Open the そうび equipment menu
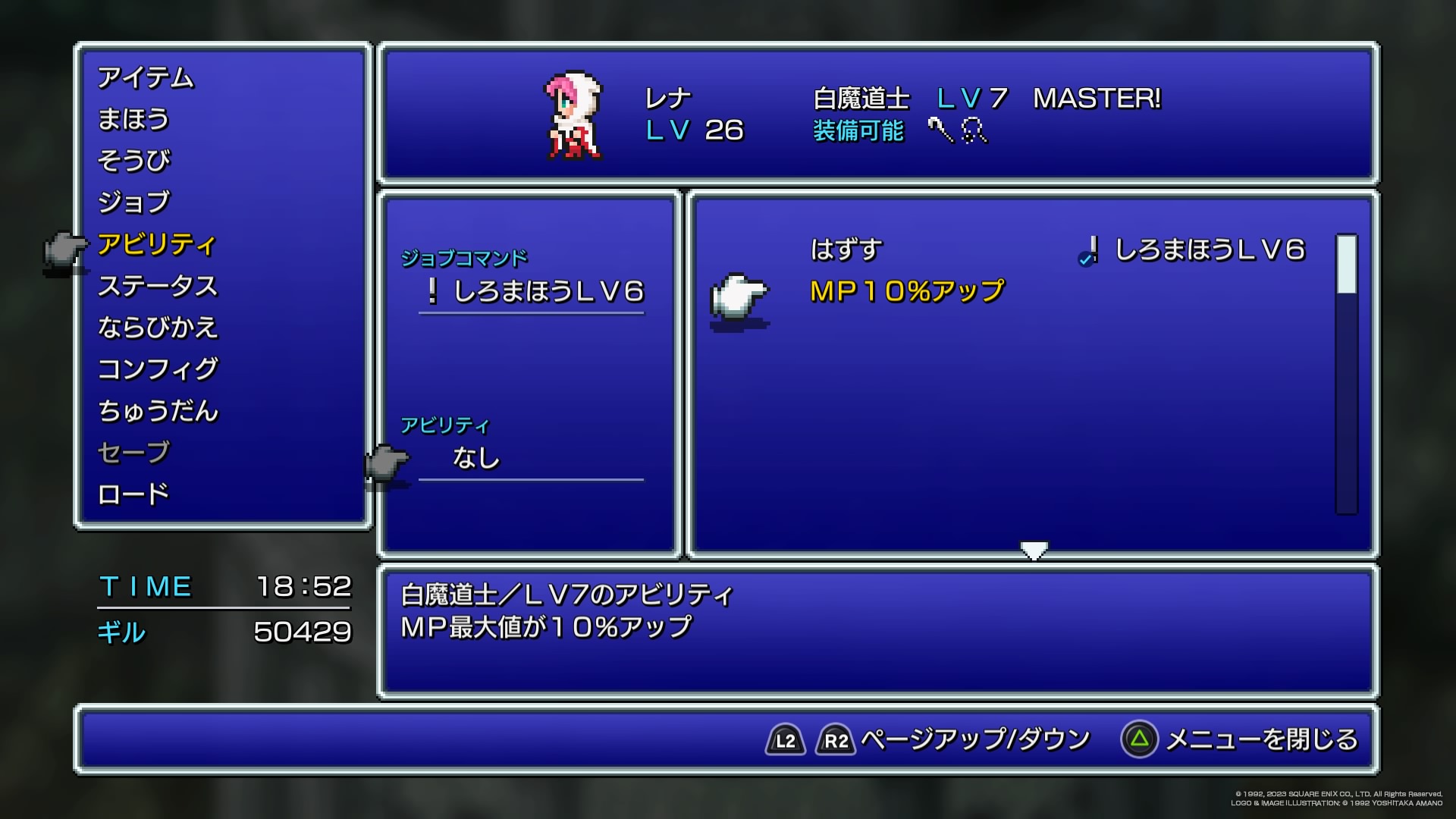The image size is (1456, 819). pos(134,161)
